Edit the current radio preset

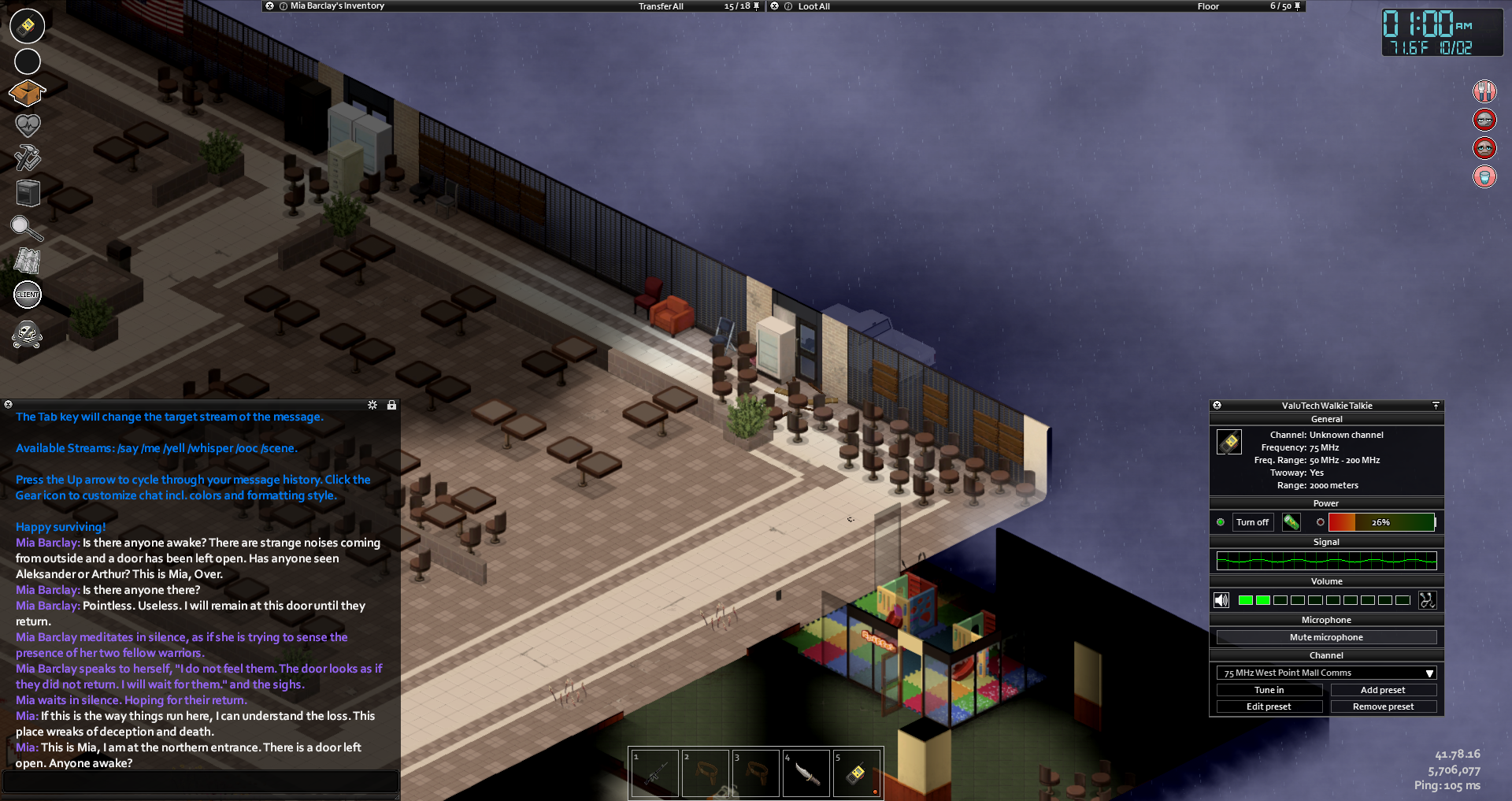(1269, 706)
